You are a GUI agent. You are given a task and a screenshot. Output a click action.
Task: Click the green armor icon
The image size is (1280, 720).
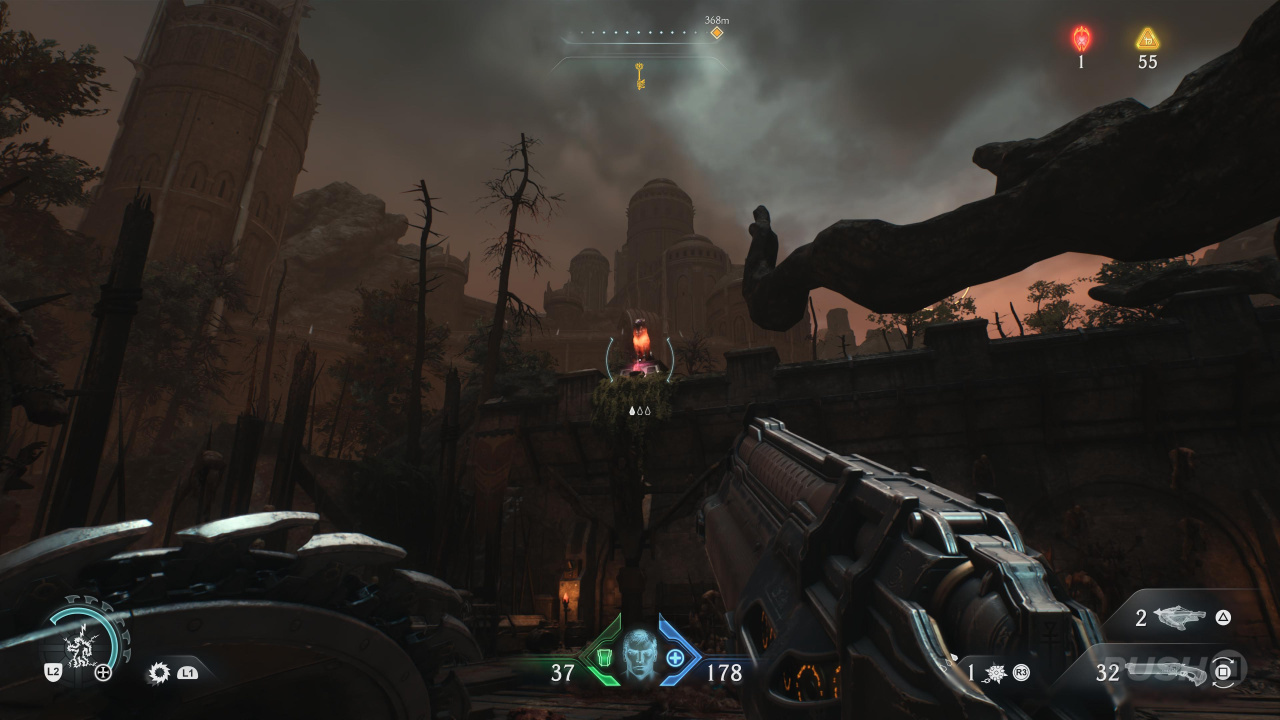[603, 657]
